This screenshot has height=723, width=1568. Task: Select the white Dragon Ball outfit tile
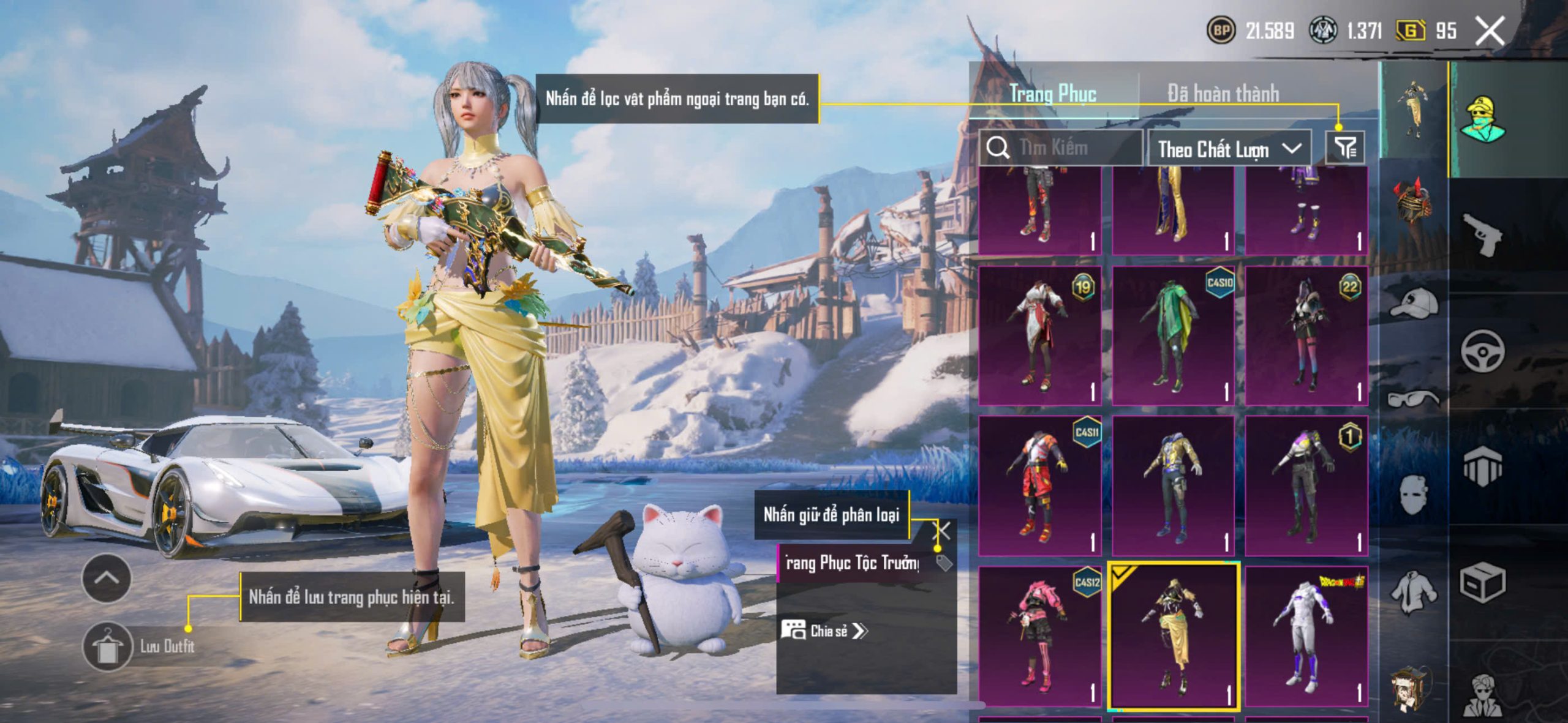pos(1306,635)
